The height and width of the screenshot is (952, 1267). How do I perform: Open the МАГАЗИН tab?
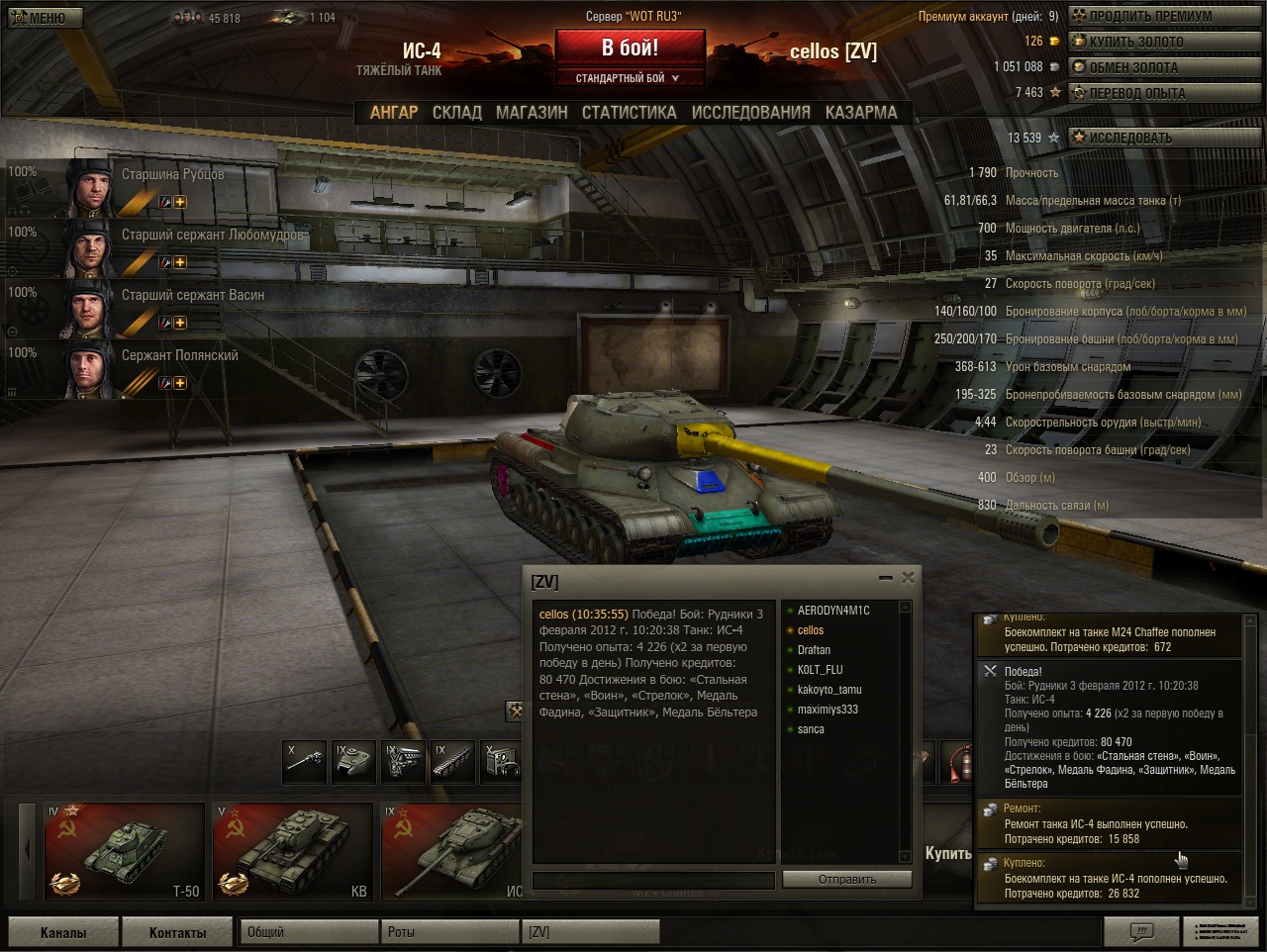(x=532, y=112)
